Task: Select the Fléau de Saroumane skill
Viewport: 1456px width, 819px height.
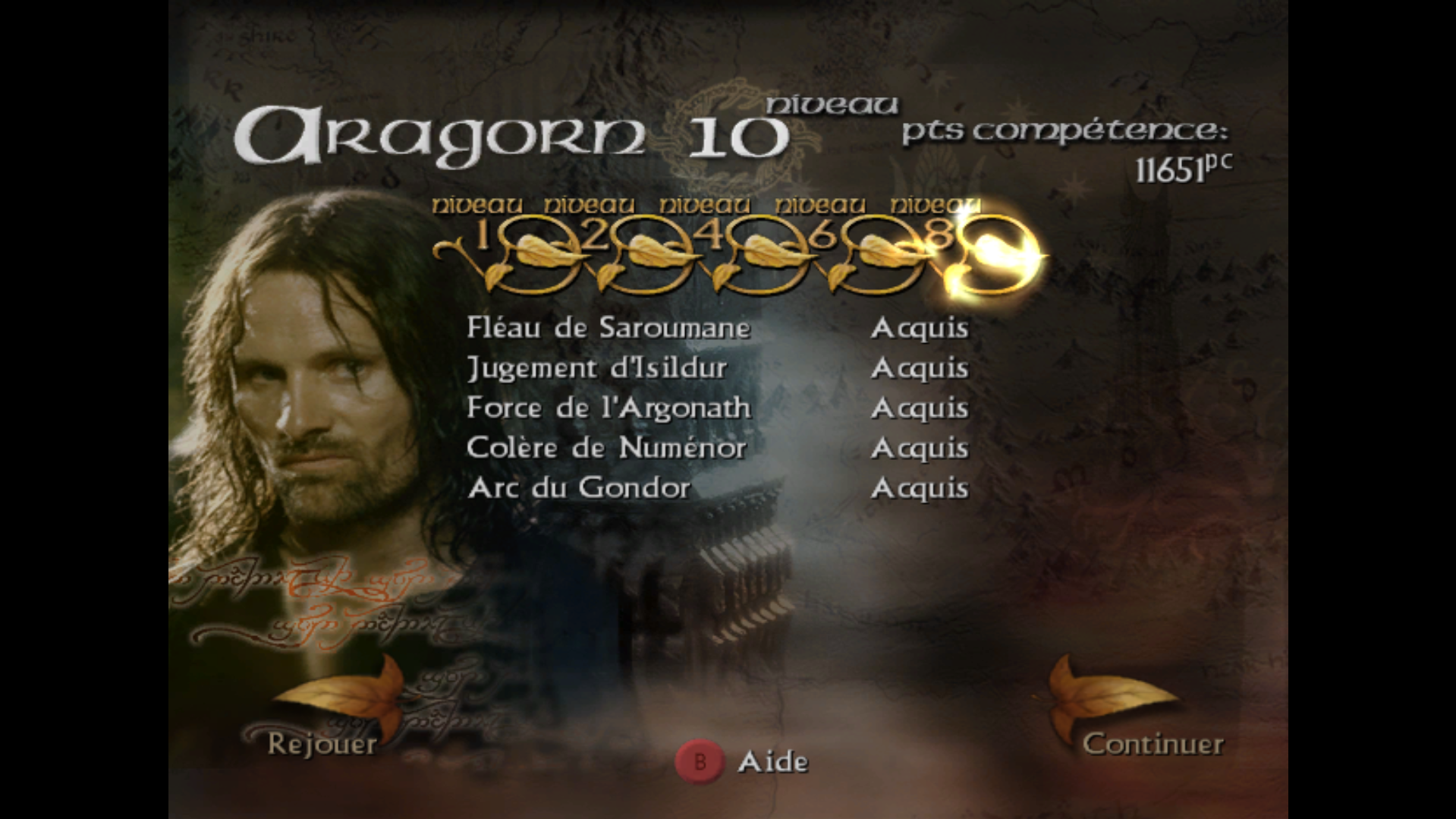Action: pos(609,328)
